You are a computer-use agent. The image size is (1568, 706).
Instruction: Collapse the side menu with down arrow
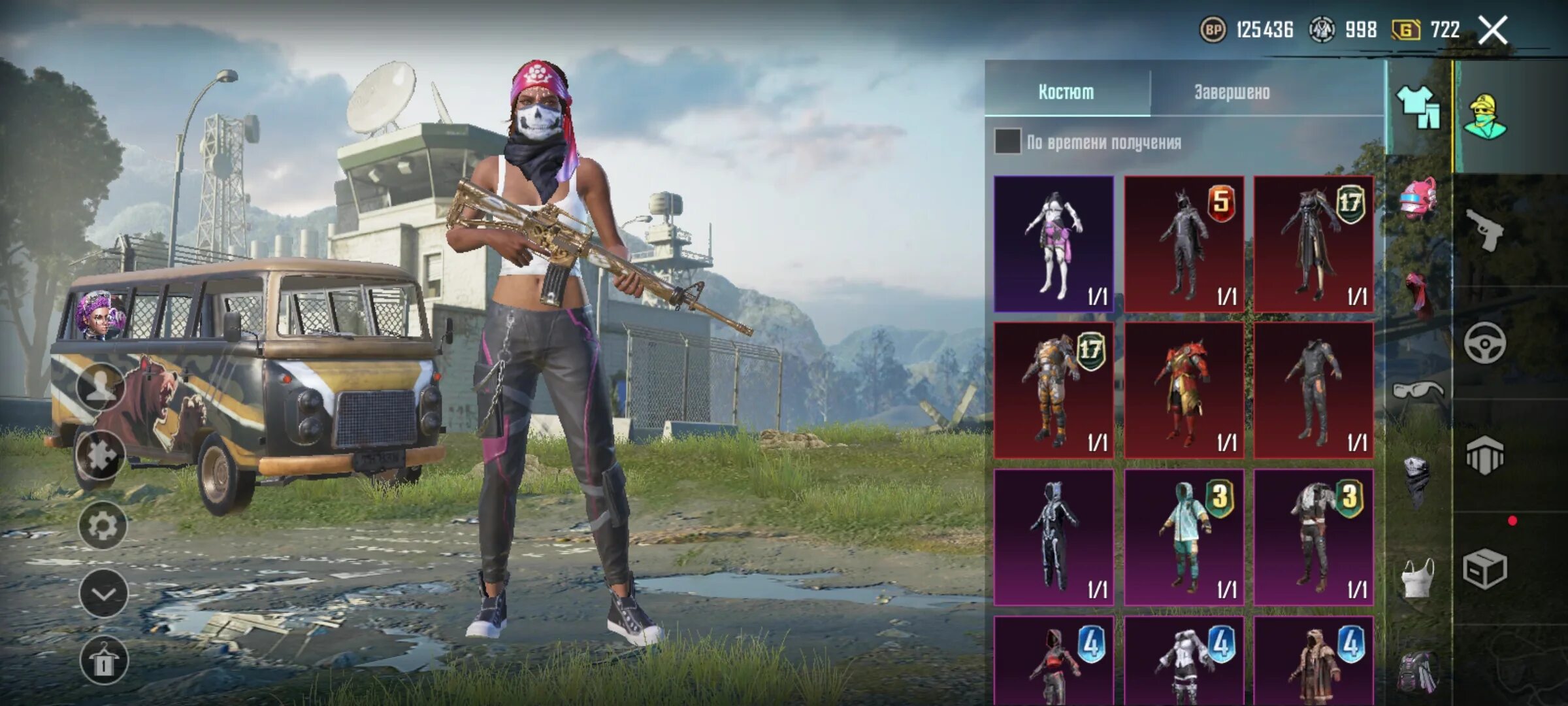pos(103,594)
